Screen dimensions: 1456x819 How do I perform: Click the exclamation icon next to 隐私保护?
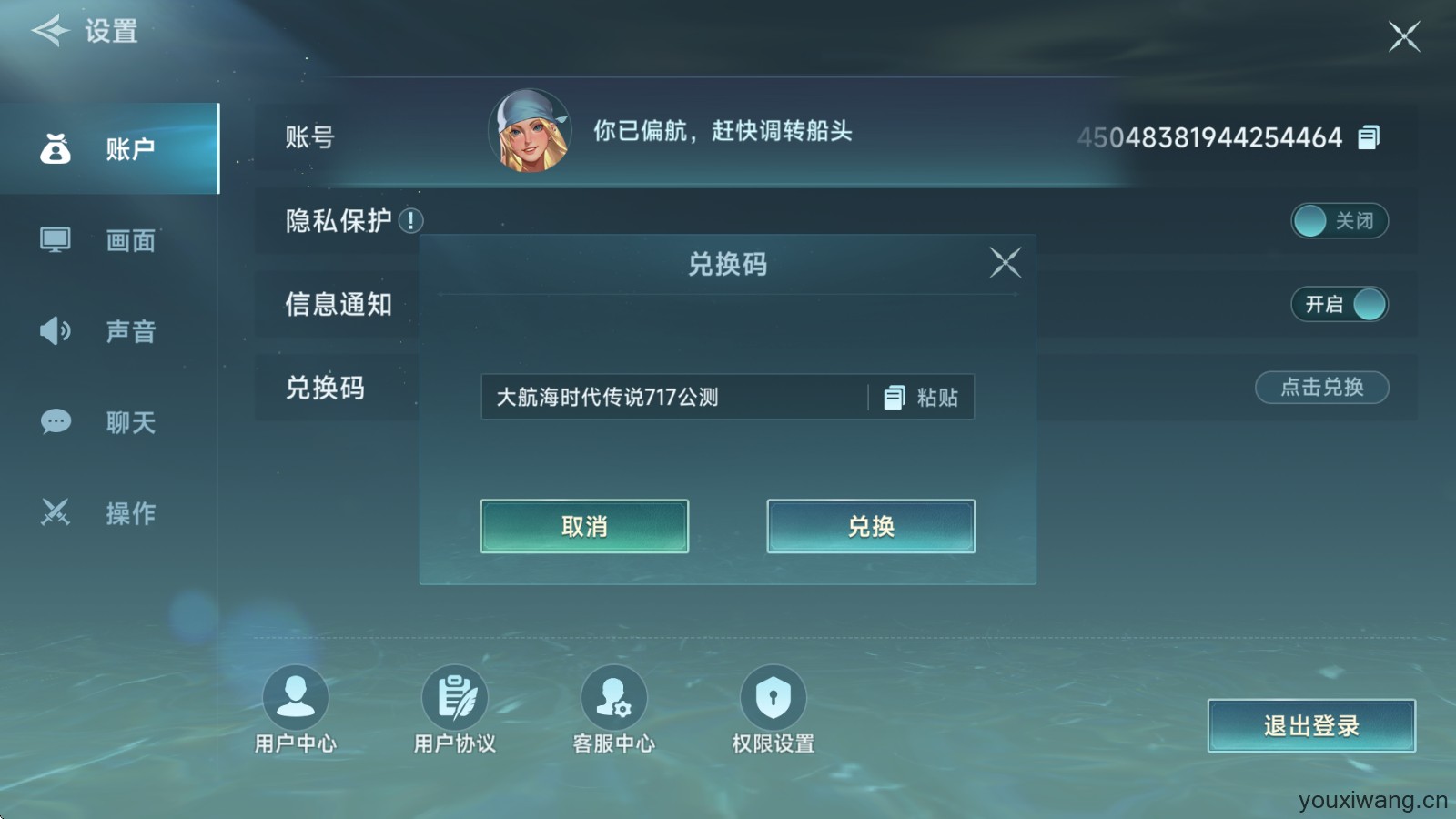pos(414,218)
